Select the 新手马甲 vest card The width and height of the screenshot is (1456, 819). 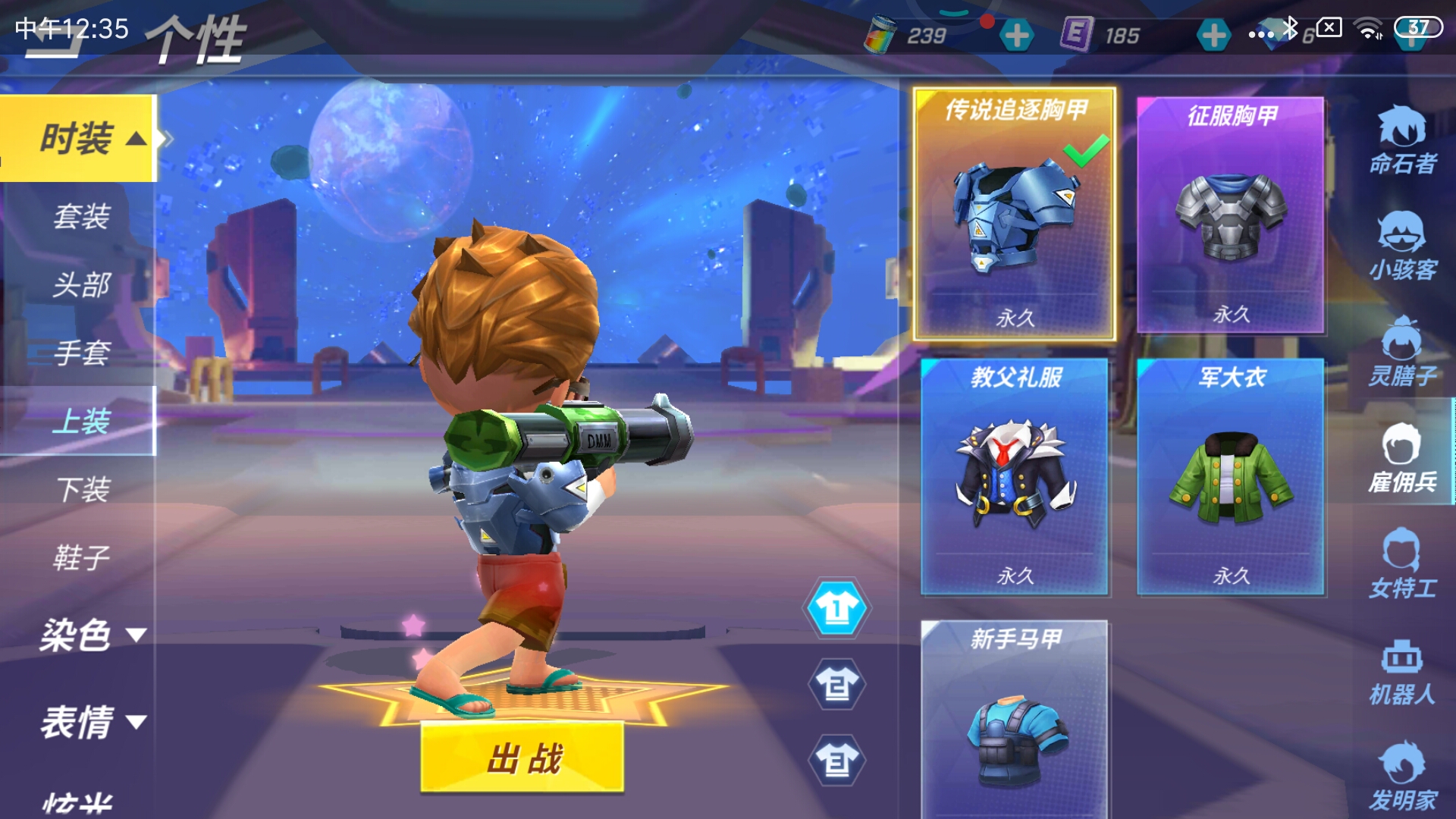click(x=1015, y=717)
